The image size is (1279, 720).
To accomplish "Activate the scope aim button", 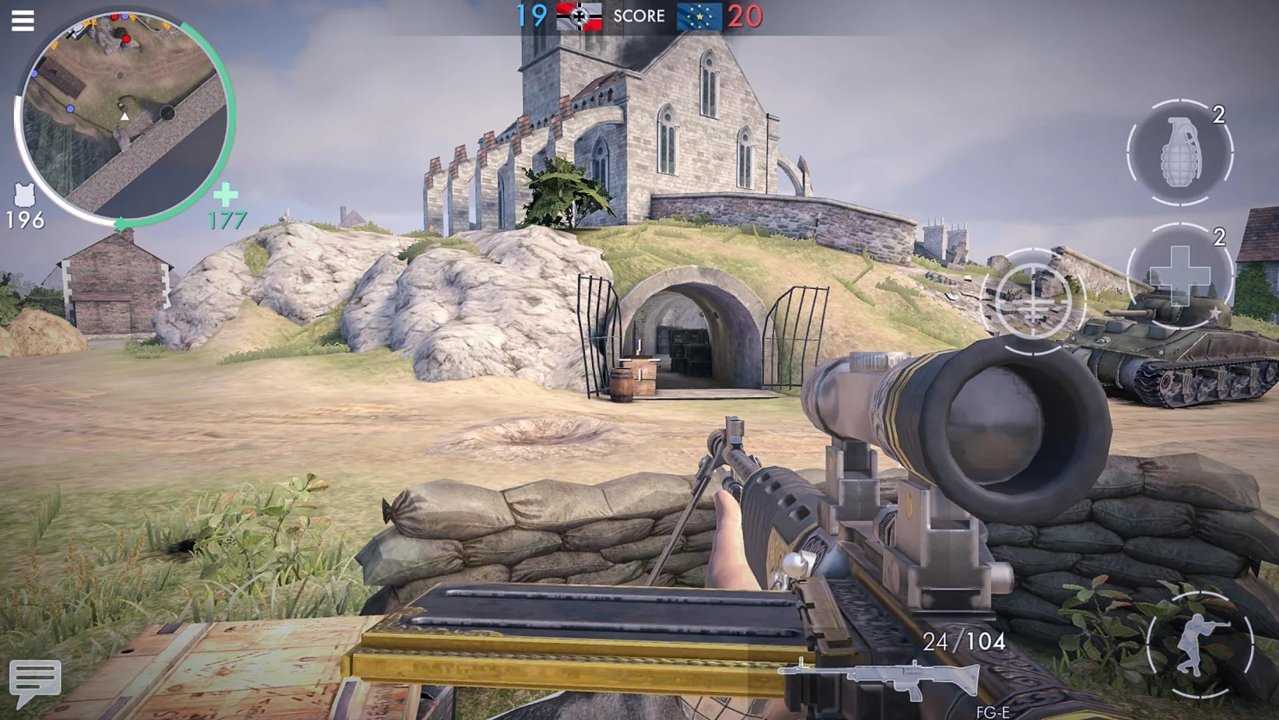I will pyautogui.click(x=1032, y=300).
